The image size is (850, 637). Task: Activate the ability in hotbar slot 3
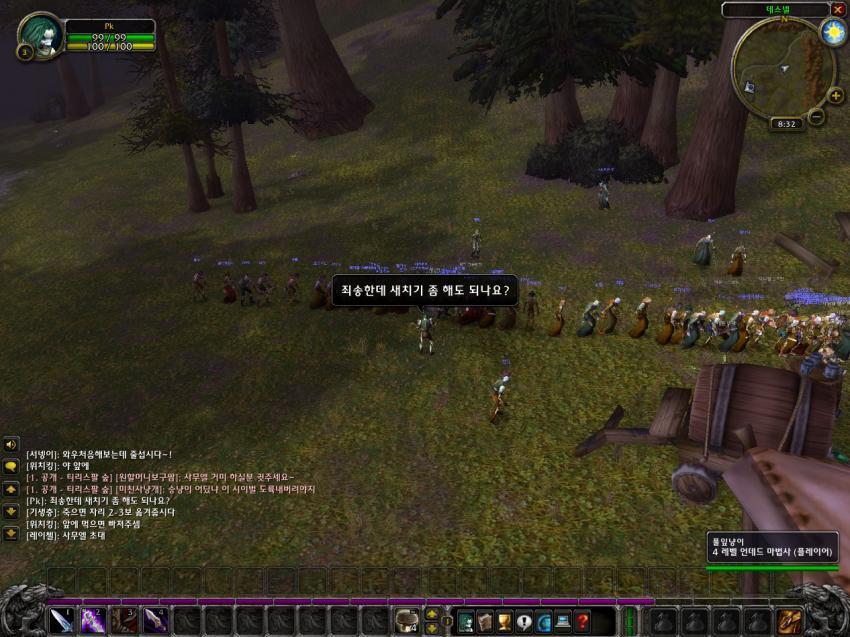(x=124, y=620)
